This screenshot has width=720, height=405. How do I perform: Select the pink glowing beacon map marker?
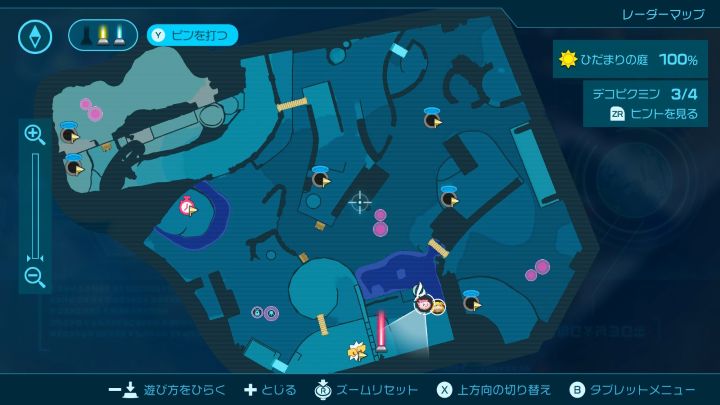pos(381,331)
